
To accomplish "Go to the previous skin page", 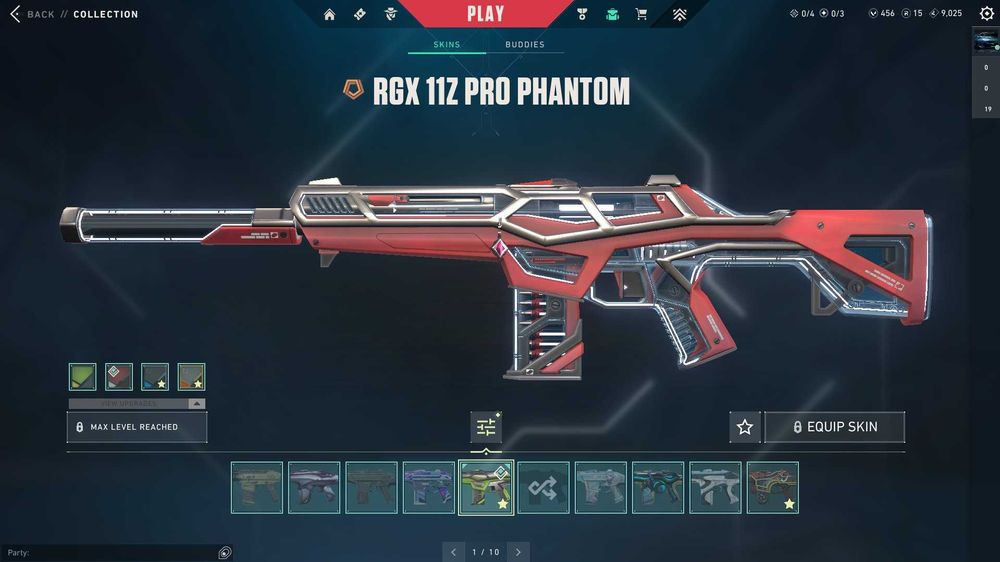I will (454, 552).
